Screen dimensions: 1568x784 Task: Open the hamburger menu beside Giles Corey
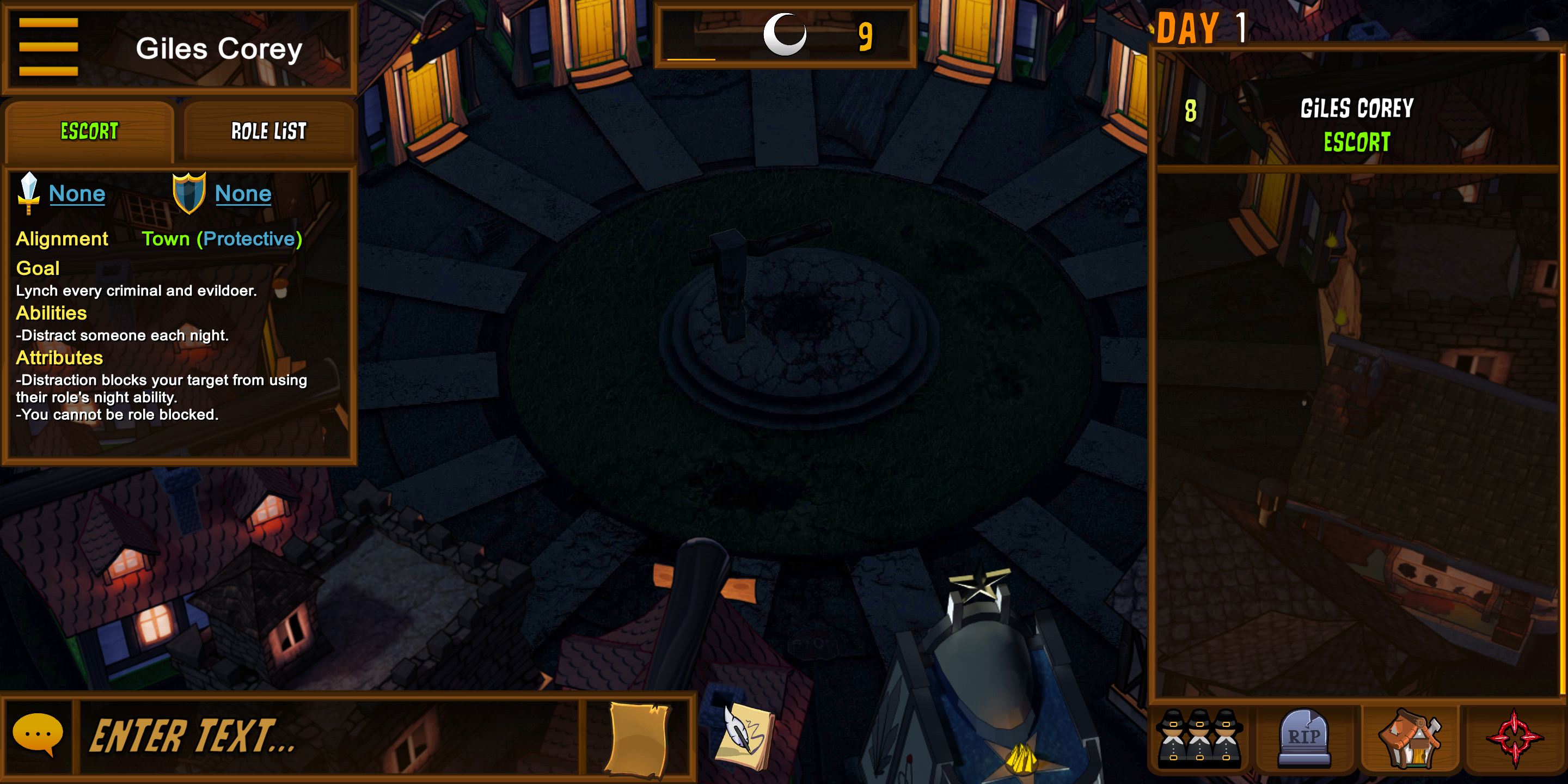[48, 46]
